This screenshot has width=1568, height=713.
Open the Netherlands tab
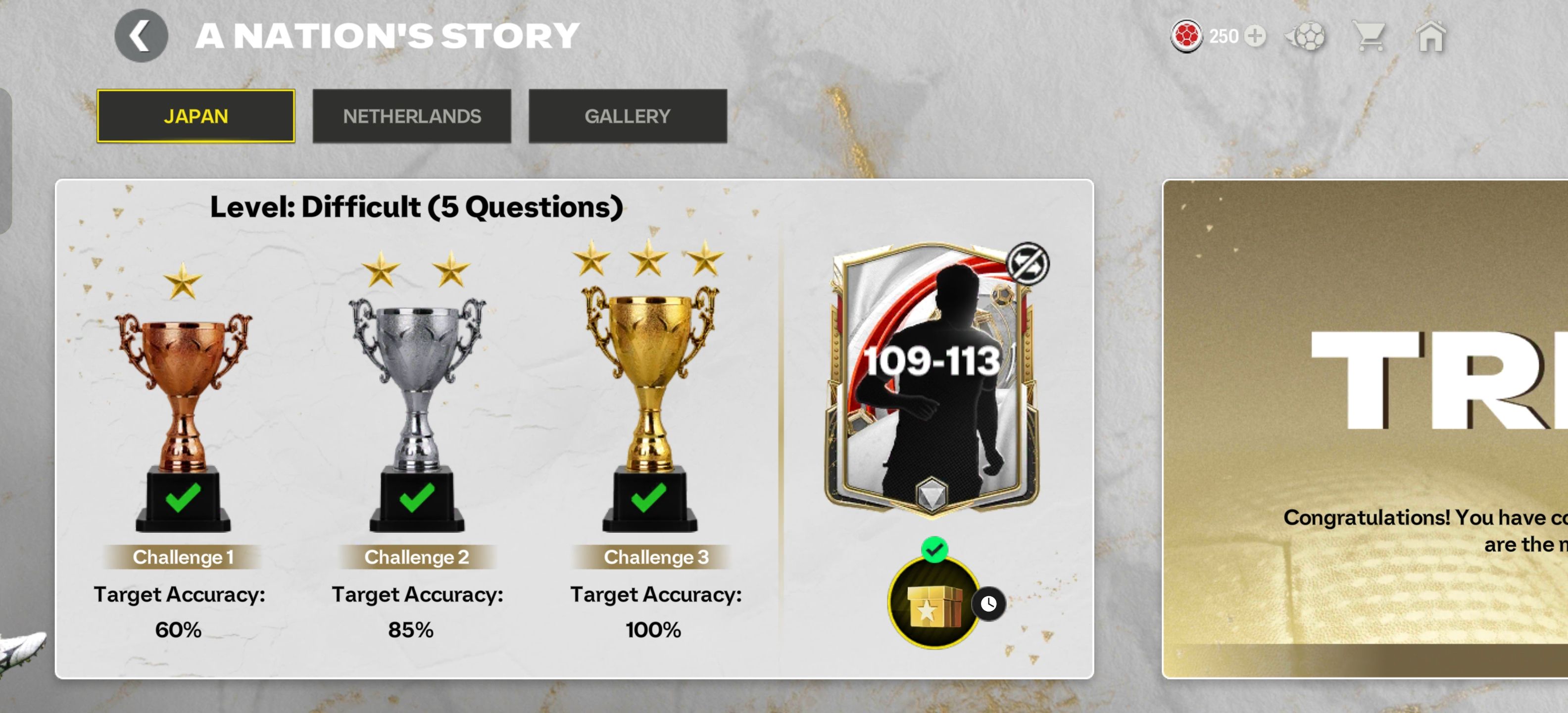[411, 116]
